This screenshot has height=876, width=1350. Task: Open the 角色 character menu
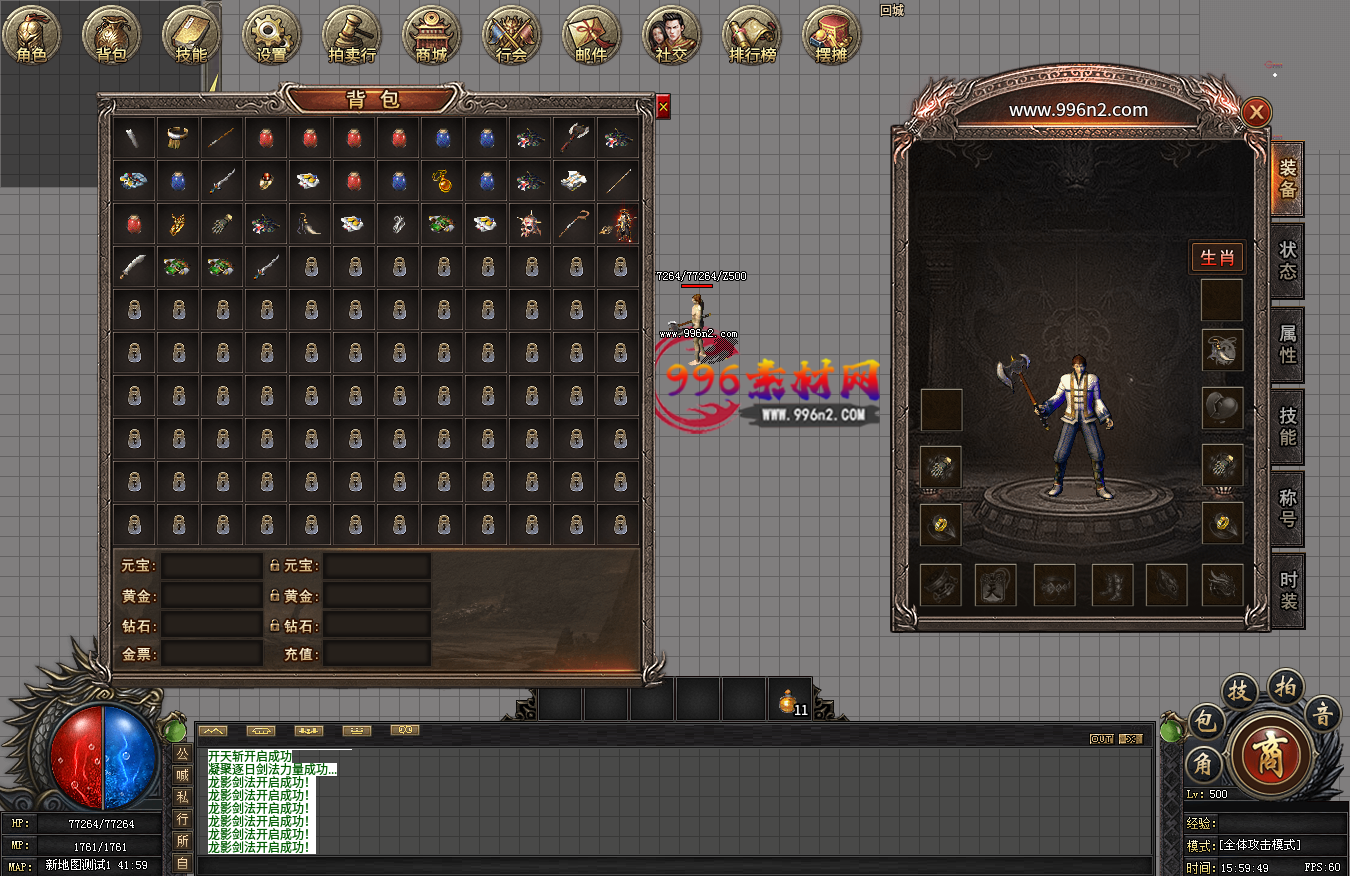32,36
